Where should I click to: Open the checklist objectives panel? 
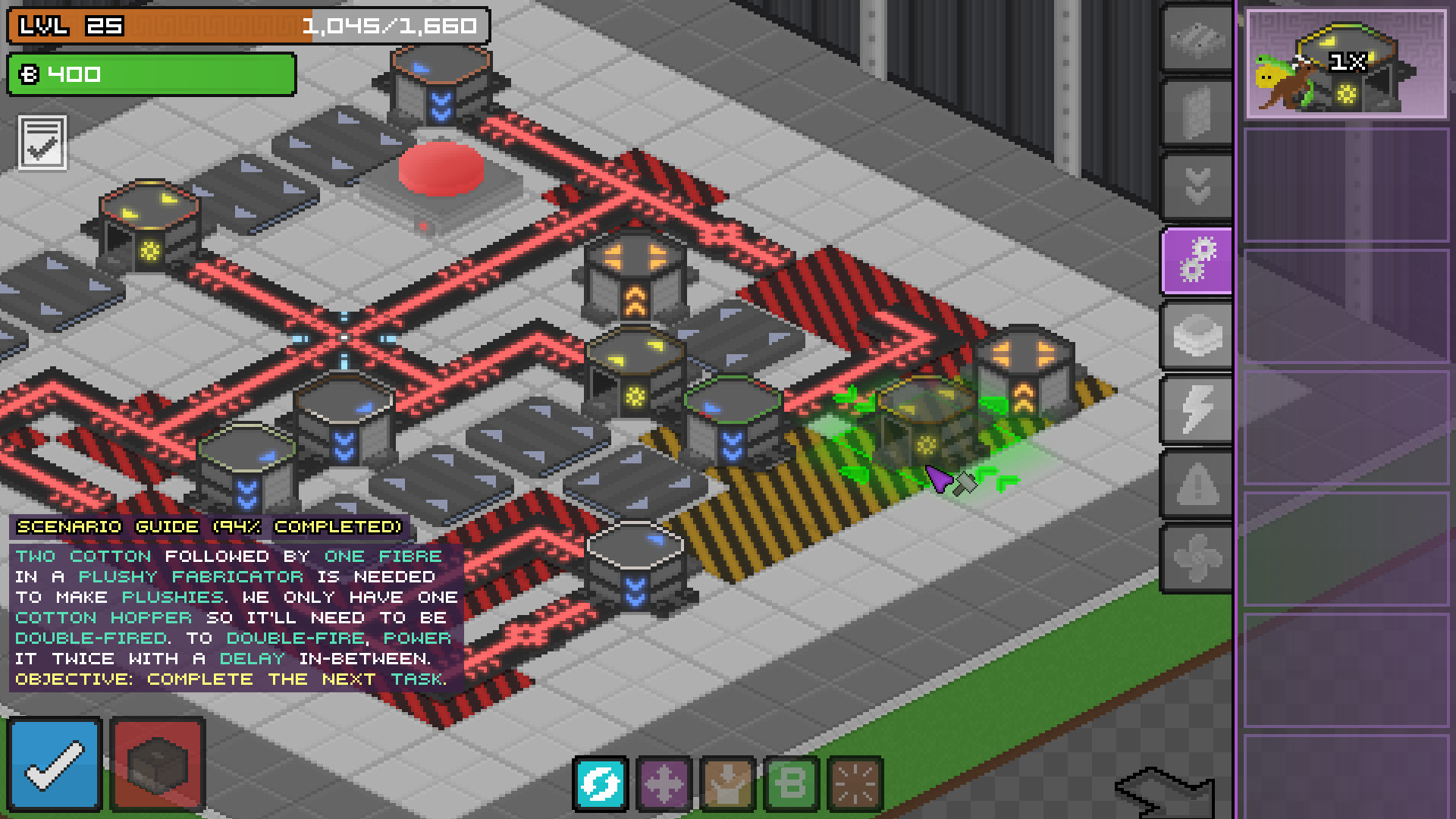pyautogui.click(x=43, y=144)
